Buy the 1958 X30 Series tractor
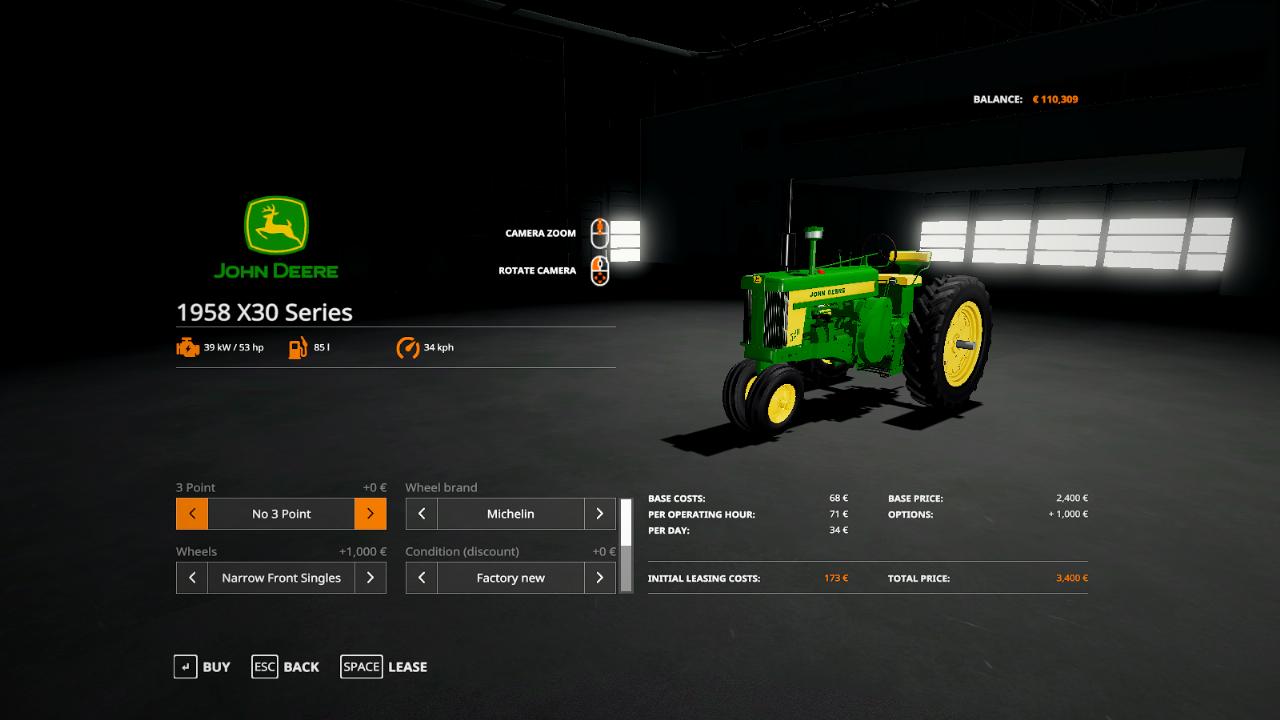Screen dimensions: 1280x720 tap(202, 667)
